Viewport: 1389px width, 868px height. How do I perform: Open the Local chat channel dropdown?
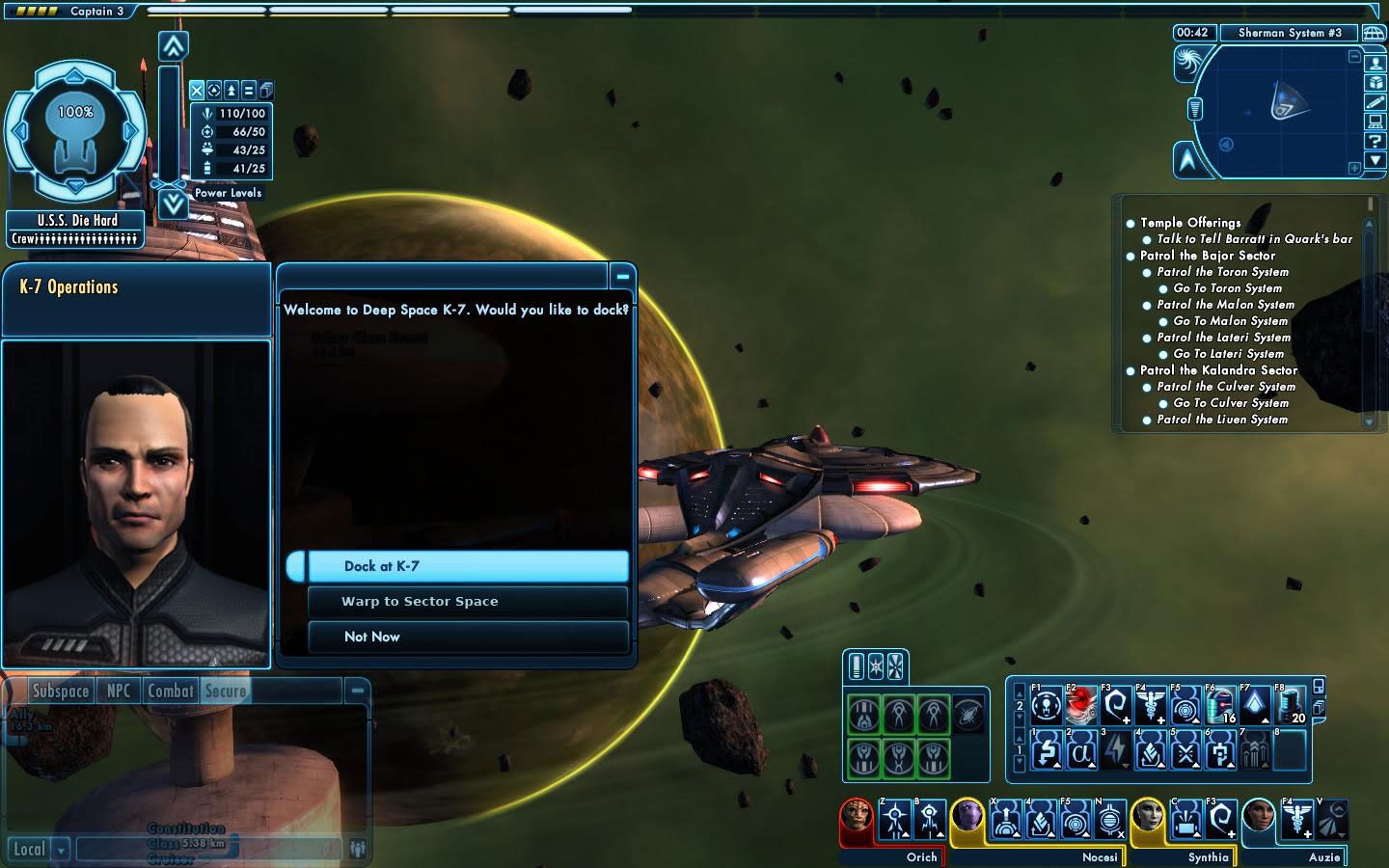pyautogui.click(x=62, y=850)
